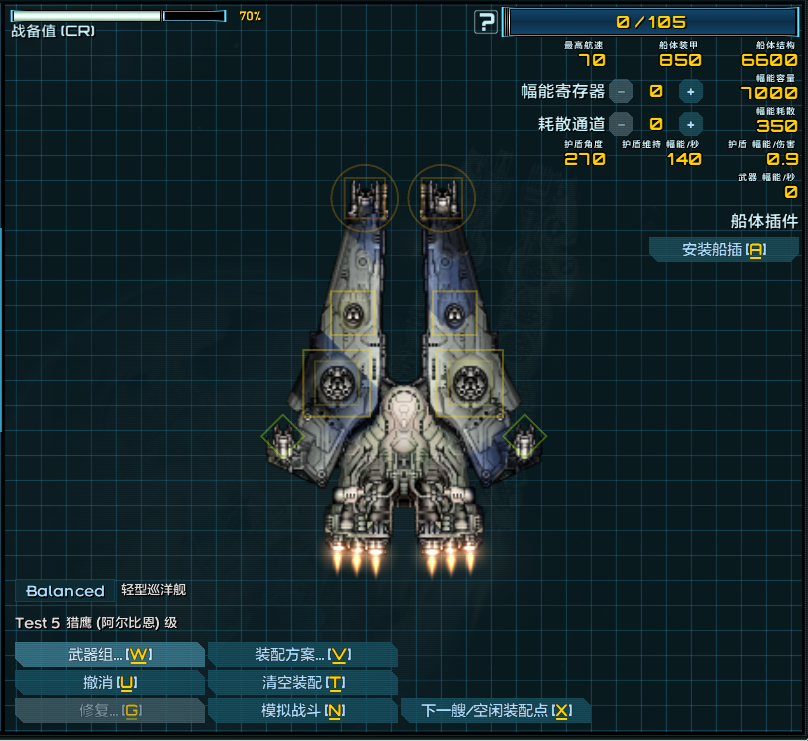Start a 模拟战斗 simulation

[x=302, y=711]
